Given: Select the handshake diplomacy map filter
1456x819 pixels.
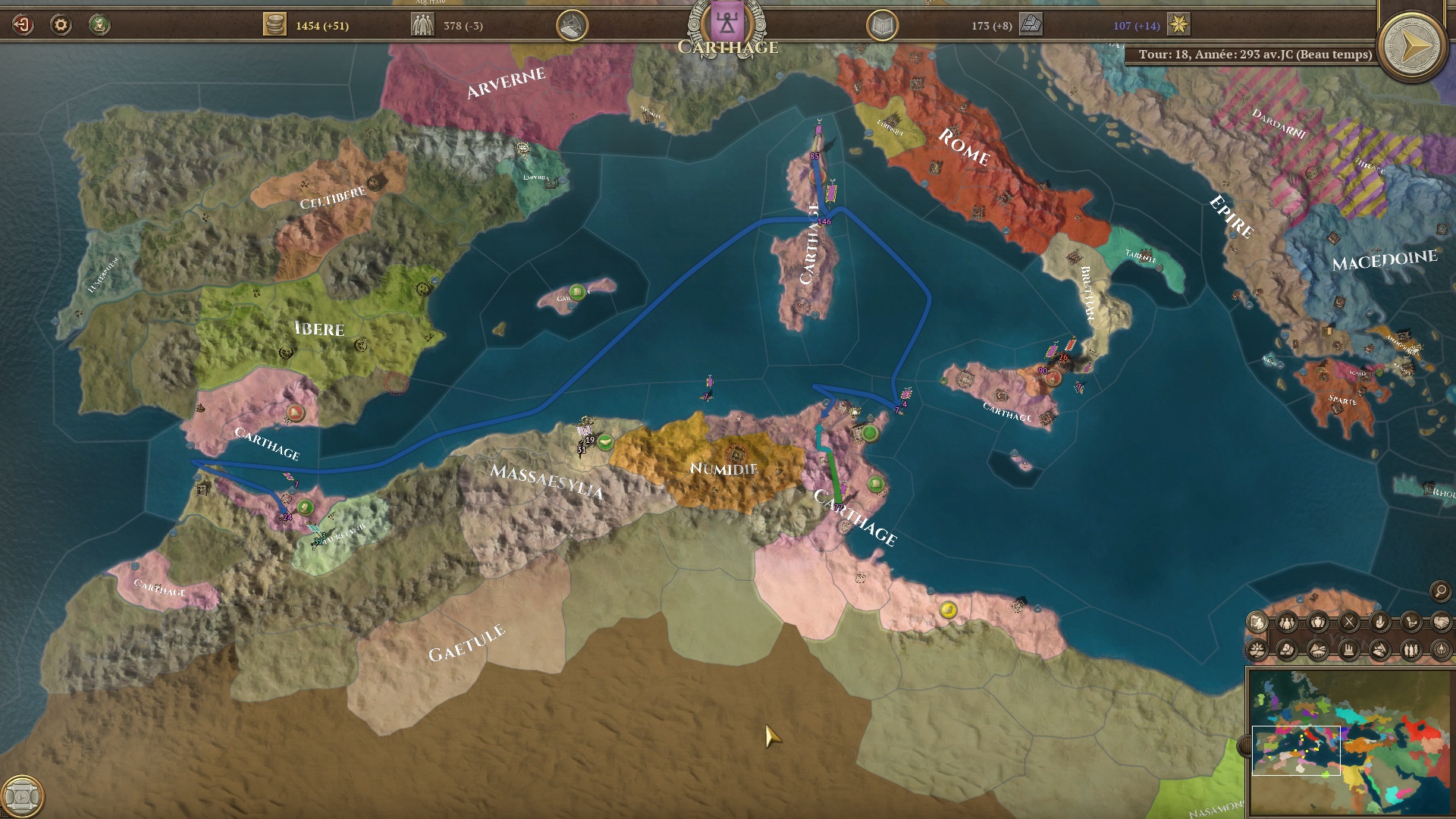Looking at the screenshot, I should [x=1441, y=623].
